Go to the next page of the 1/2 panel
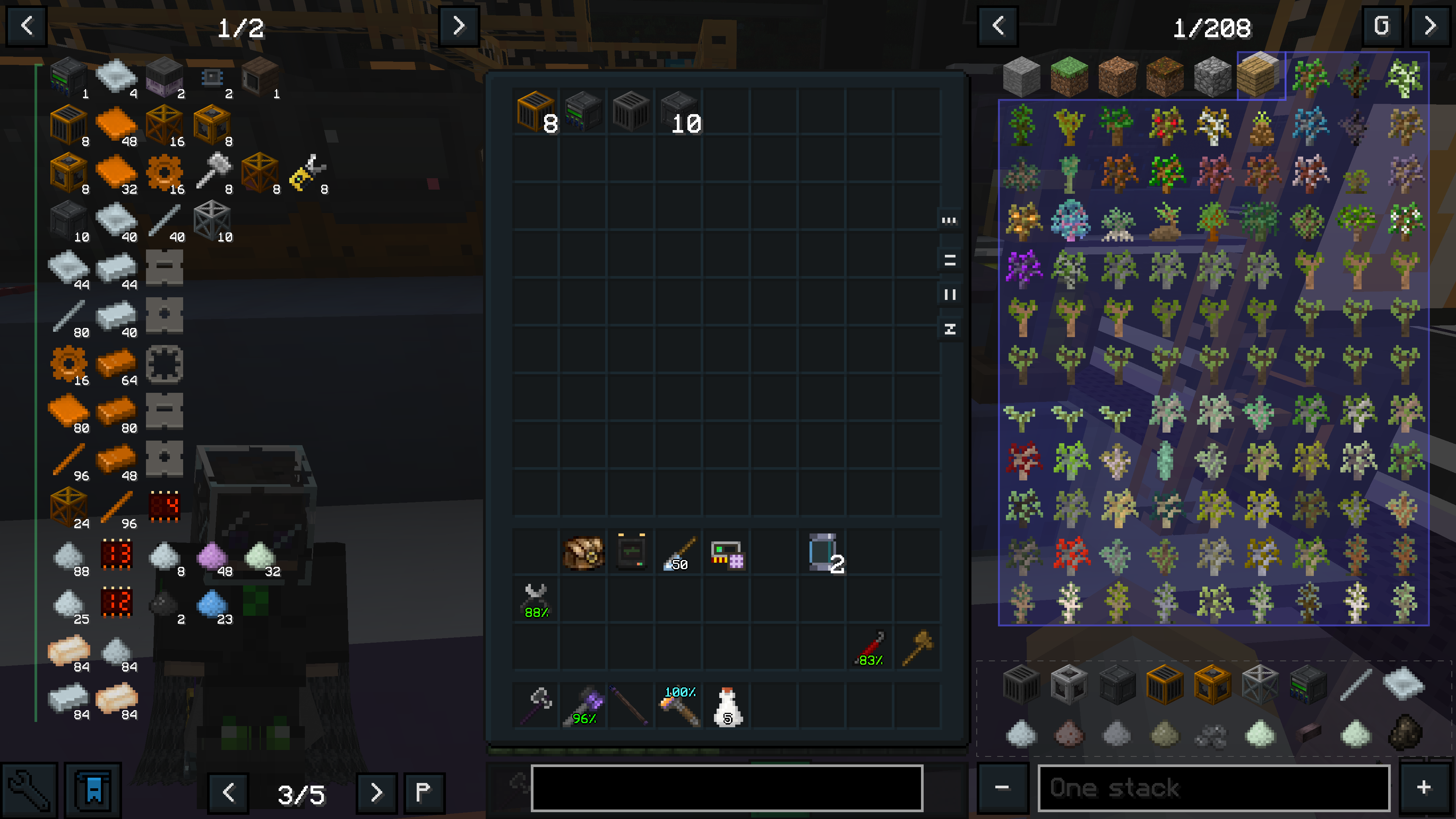Screen dimensions: 1456x819 point(458,26)
